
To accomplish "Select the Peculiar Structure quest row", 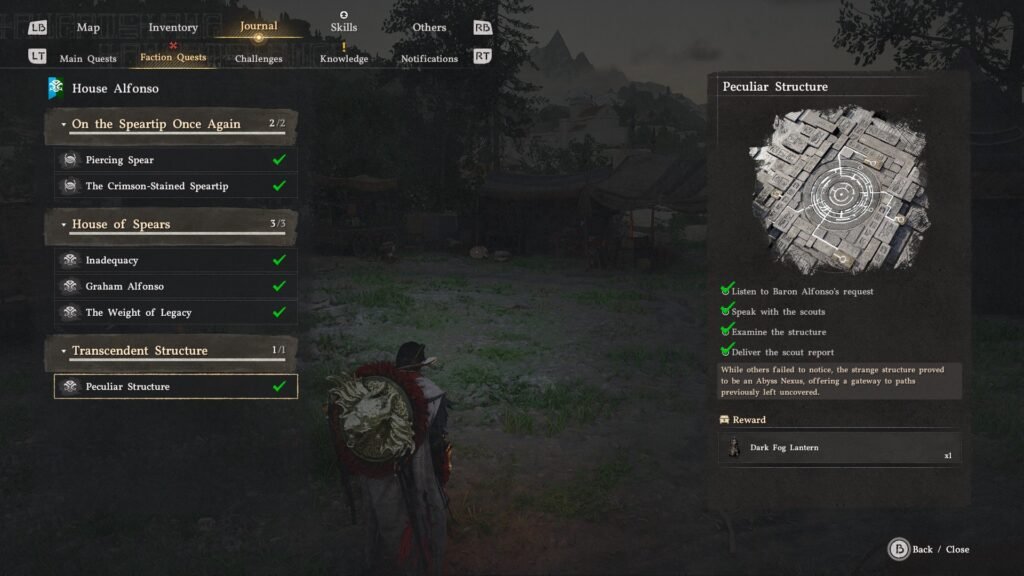I will point(176,386).
